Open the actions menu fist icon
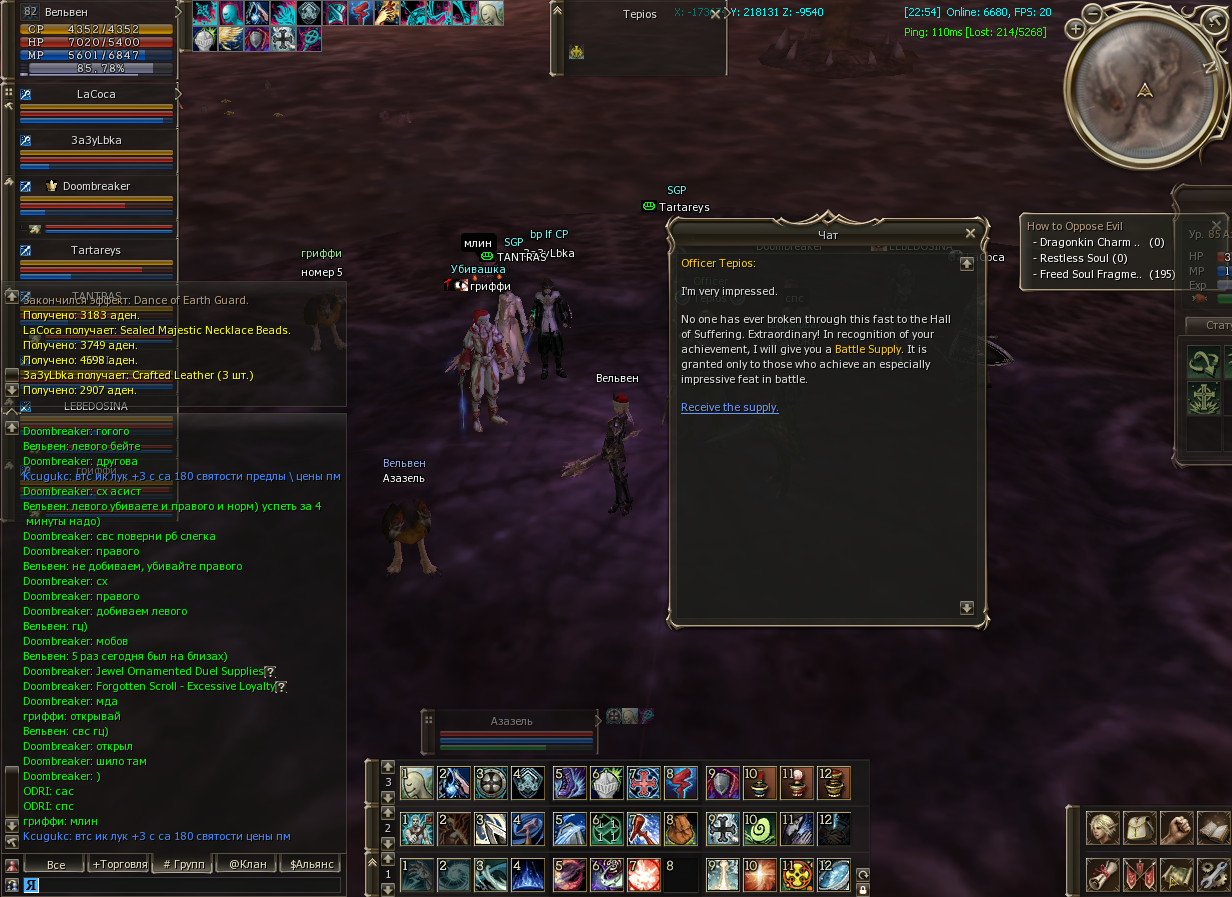 1176,828
